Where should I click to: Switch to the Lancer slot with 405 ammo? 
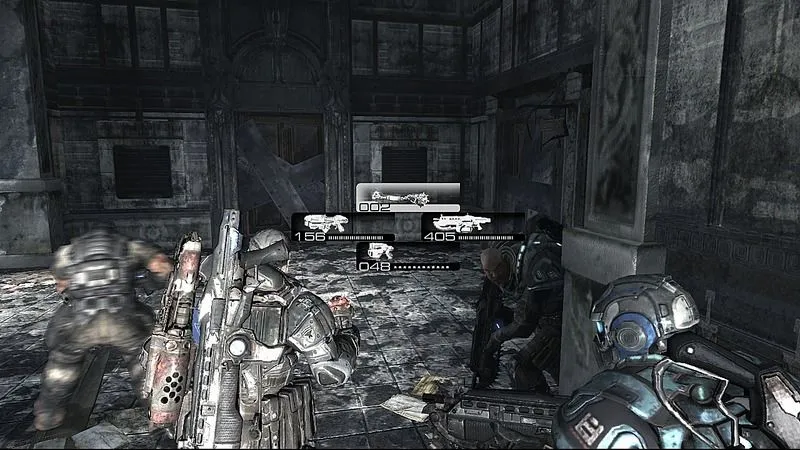[x=473, y=227]
